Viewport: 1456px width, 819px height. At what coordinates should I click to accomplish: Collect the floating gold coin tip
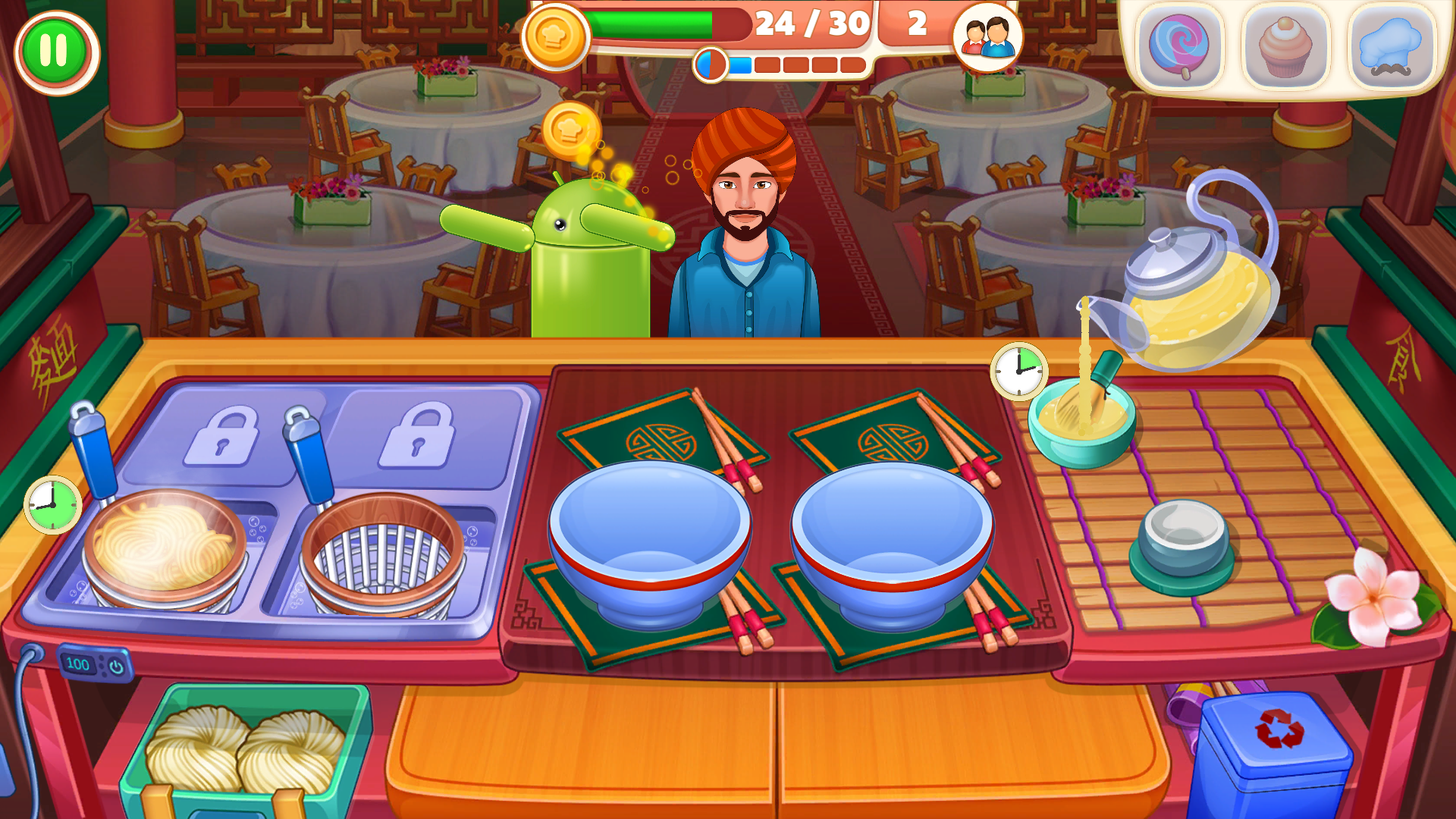click(x=570, y=130)
